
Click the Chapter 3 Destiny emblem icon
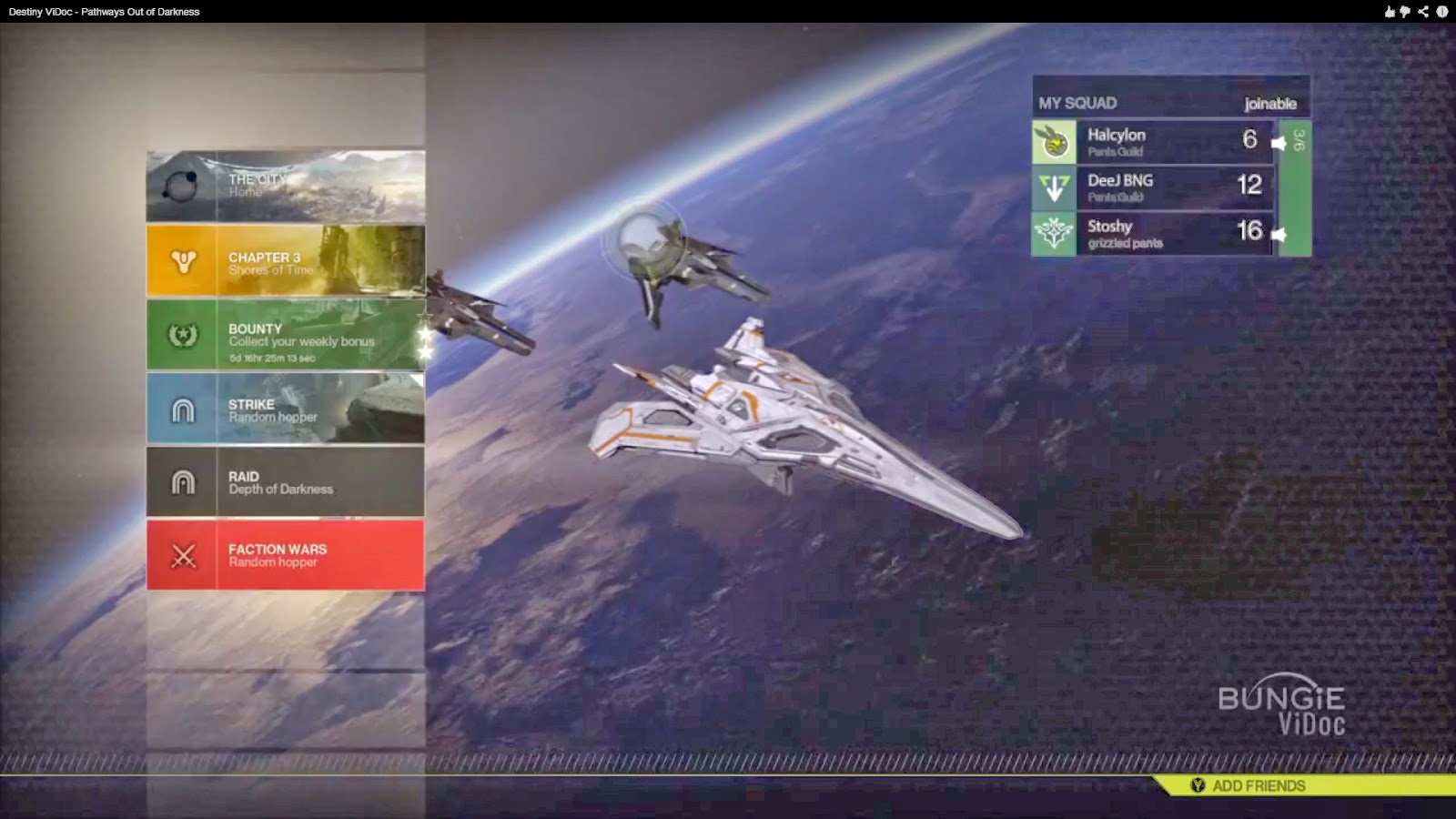click(x=185, y=260)
